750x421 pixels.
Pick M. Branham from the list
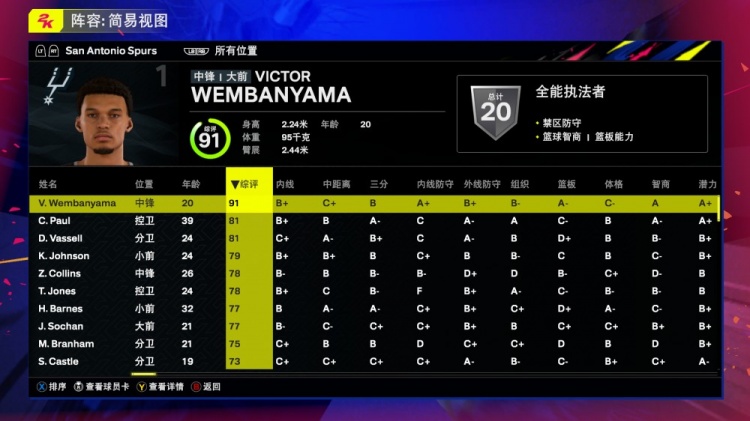coord(66,344)
